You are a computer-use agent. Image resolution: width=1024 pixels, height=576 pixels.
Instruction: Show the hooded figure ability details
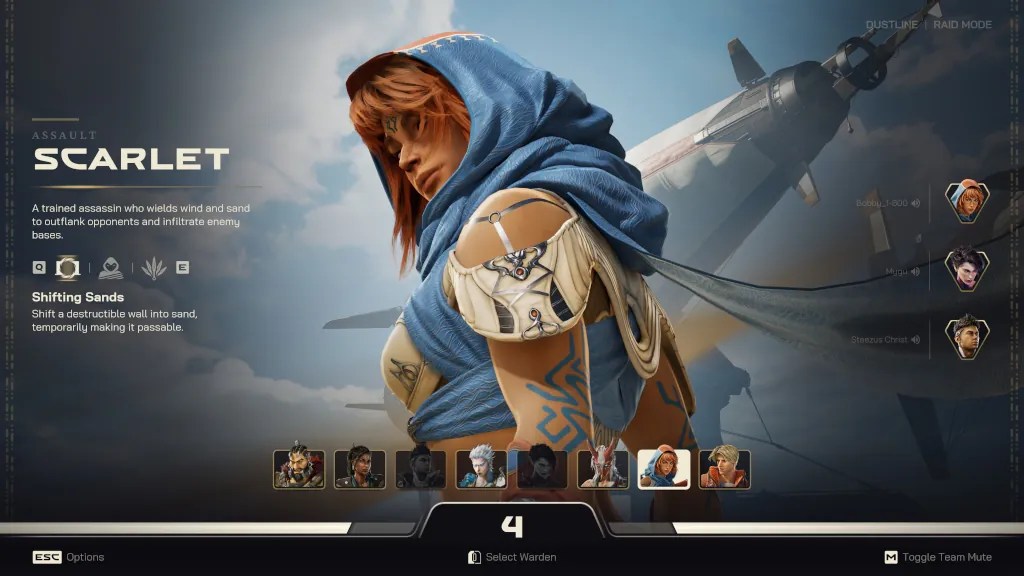click(x=111, y=268)
